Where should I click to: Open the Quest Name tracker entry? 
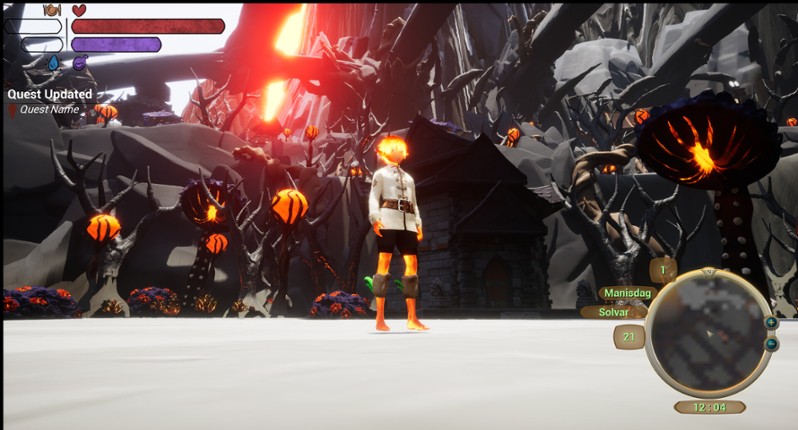pyautogui.click(x=49, y=109)
